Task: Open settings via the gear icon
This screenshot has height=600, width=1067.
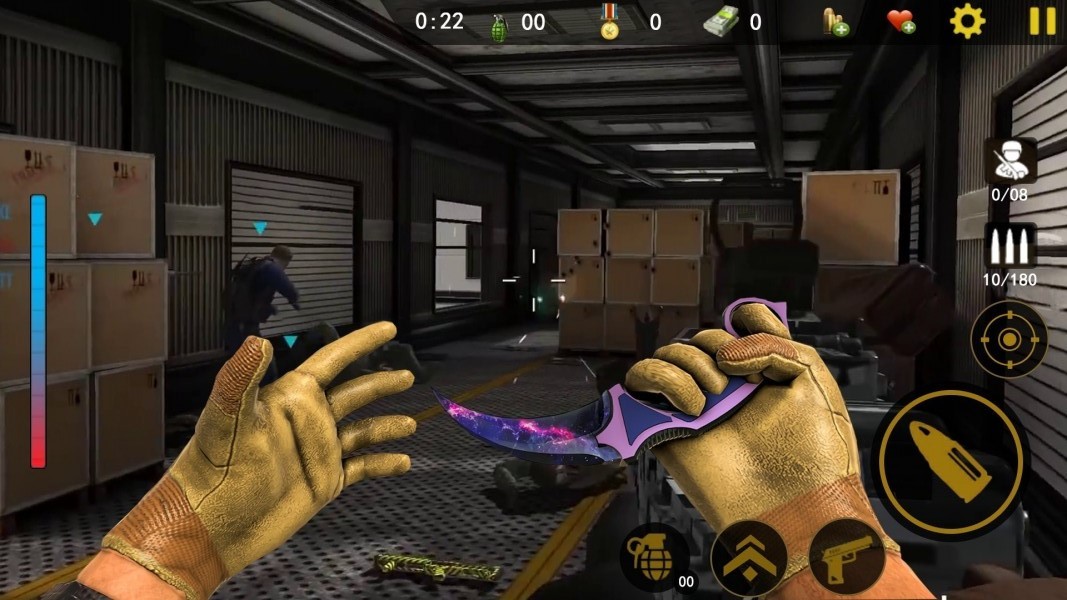Action: pyautogui.click(x=967, y=21)
